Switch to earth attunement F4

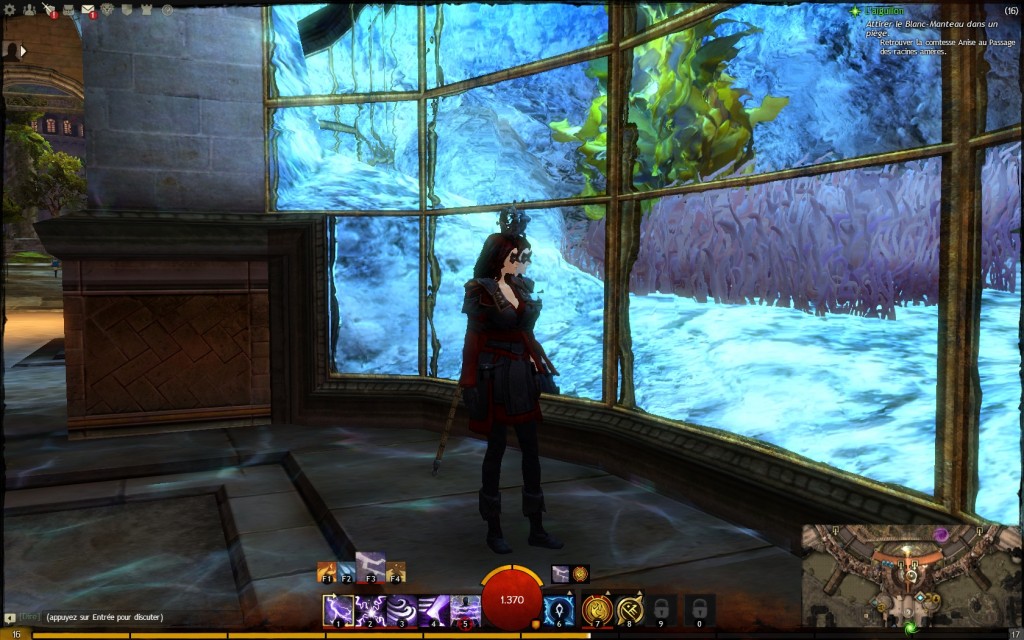(x=396, y=572)
